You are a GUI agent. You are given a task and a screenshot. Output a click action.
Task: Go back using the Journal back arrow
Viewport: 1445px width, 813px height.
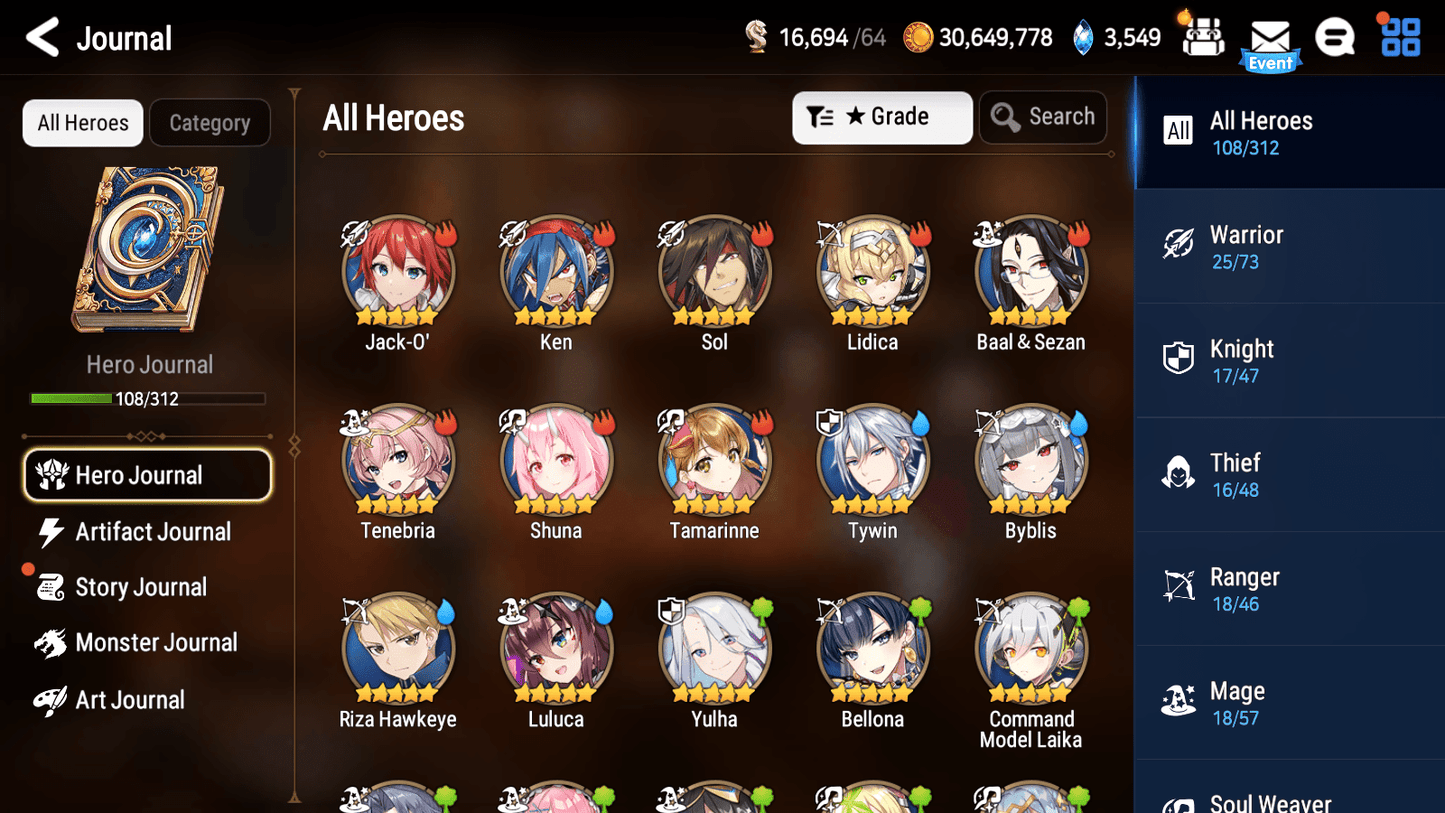[x=42, y=37]
